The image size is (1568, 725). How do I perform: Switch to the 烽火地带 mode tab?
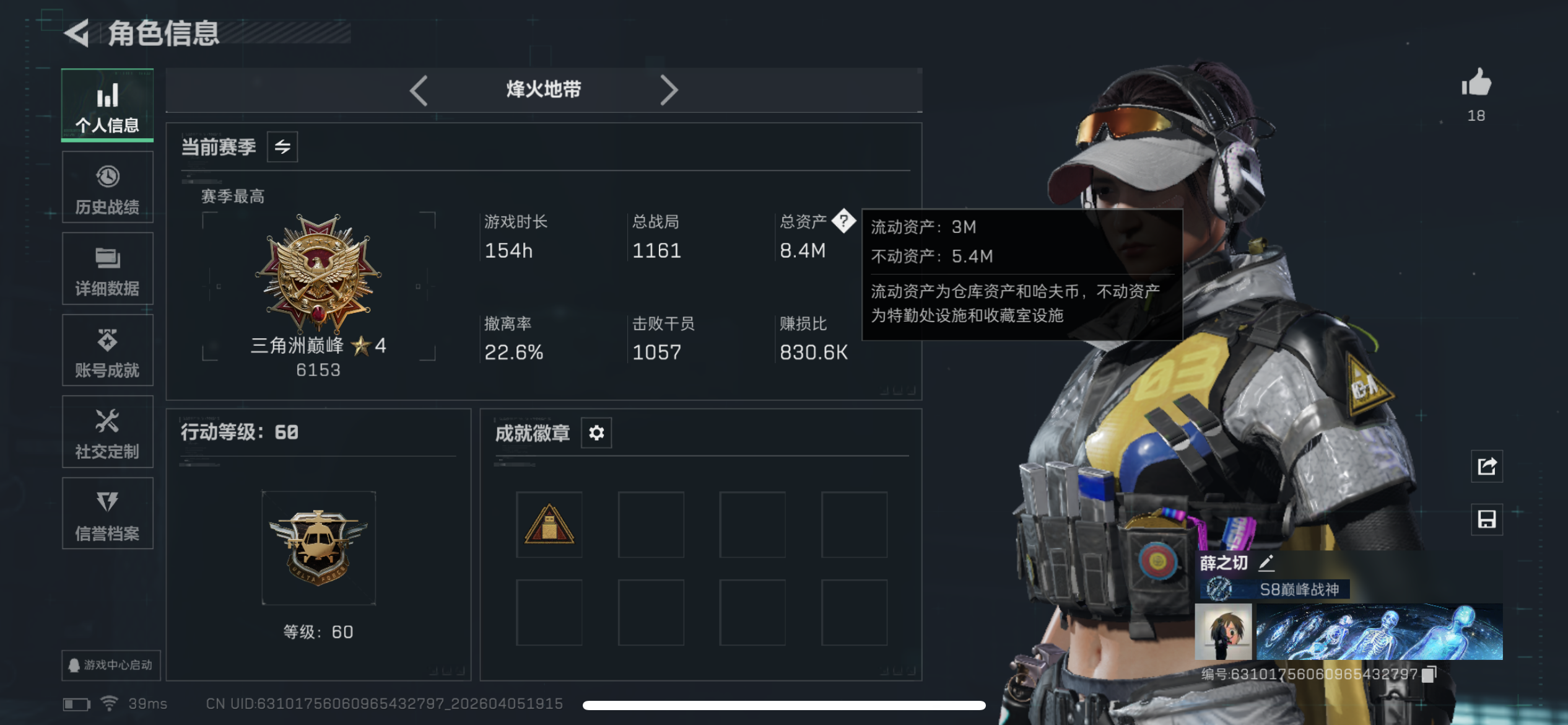(543, 90)
